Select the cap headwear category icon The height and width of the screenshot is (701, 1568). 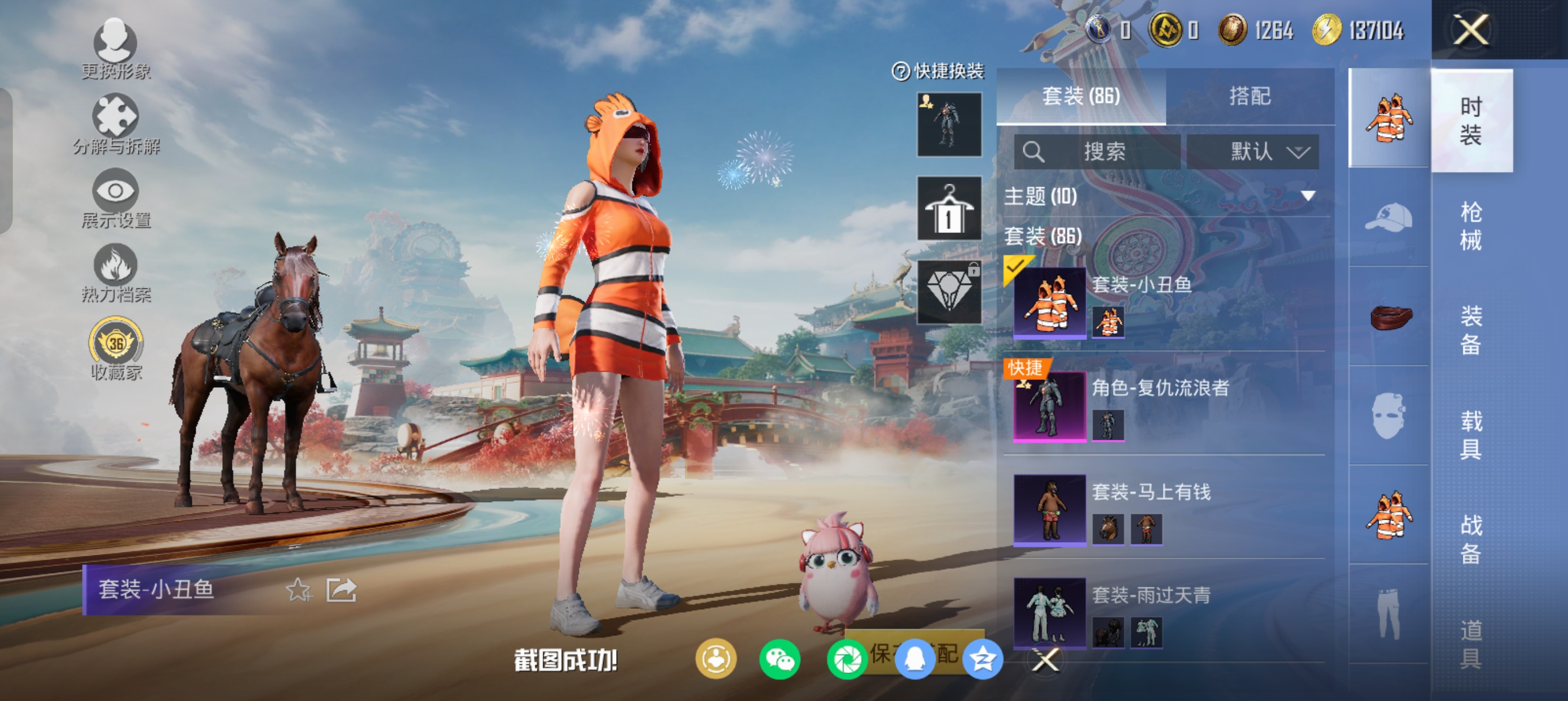[x=1389, y=218]
